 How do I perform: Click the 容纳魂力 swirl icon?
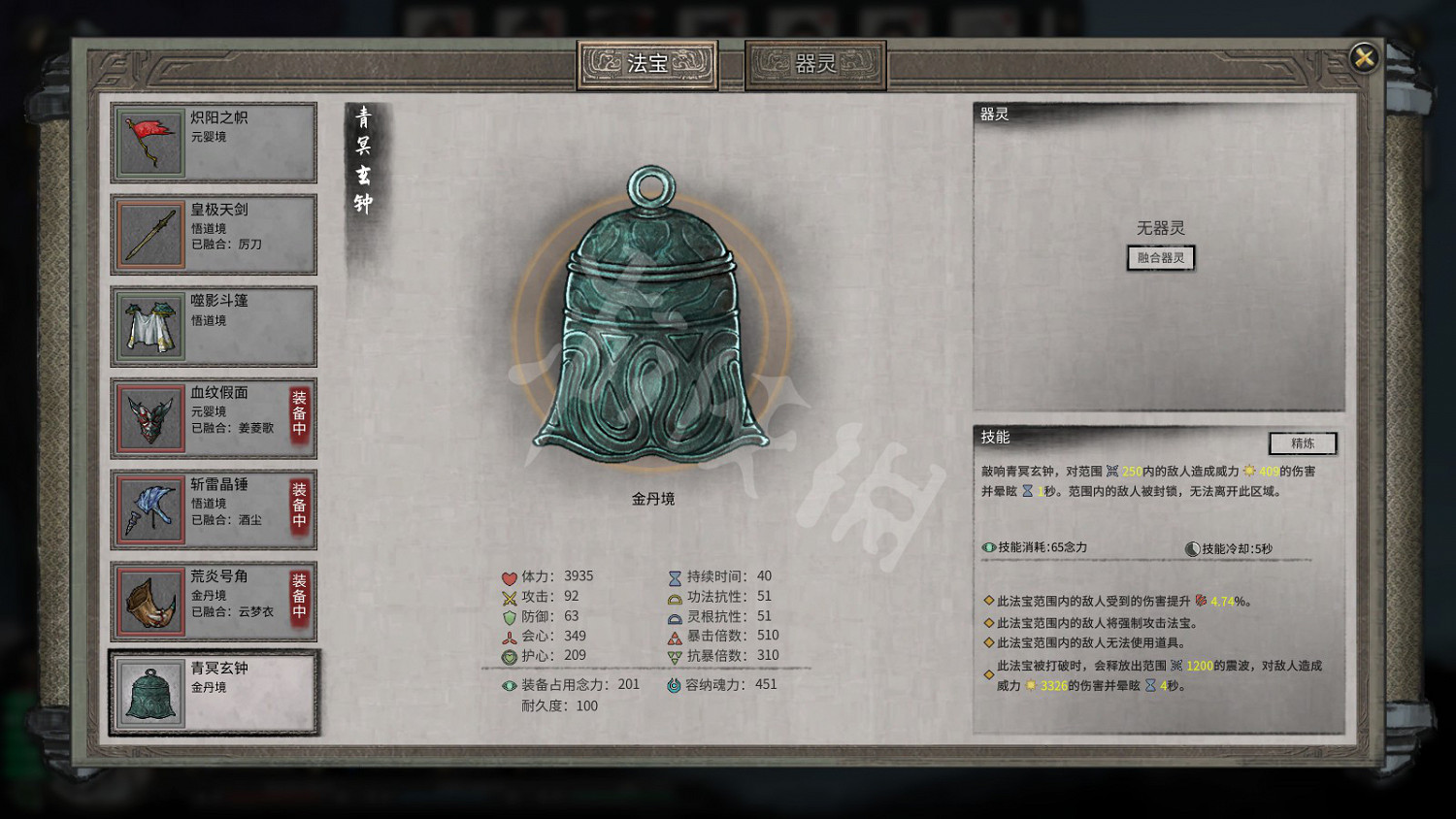point(674,684)
